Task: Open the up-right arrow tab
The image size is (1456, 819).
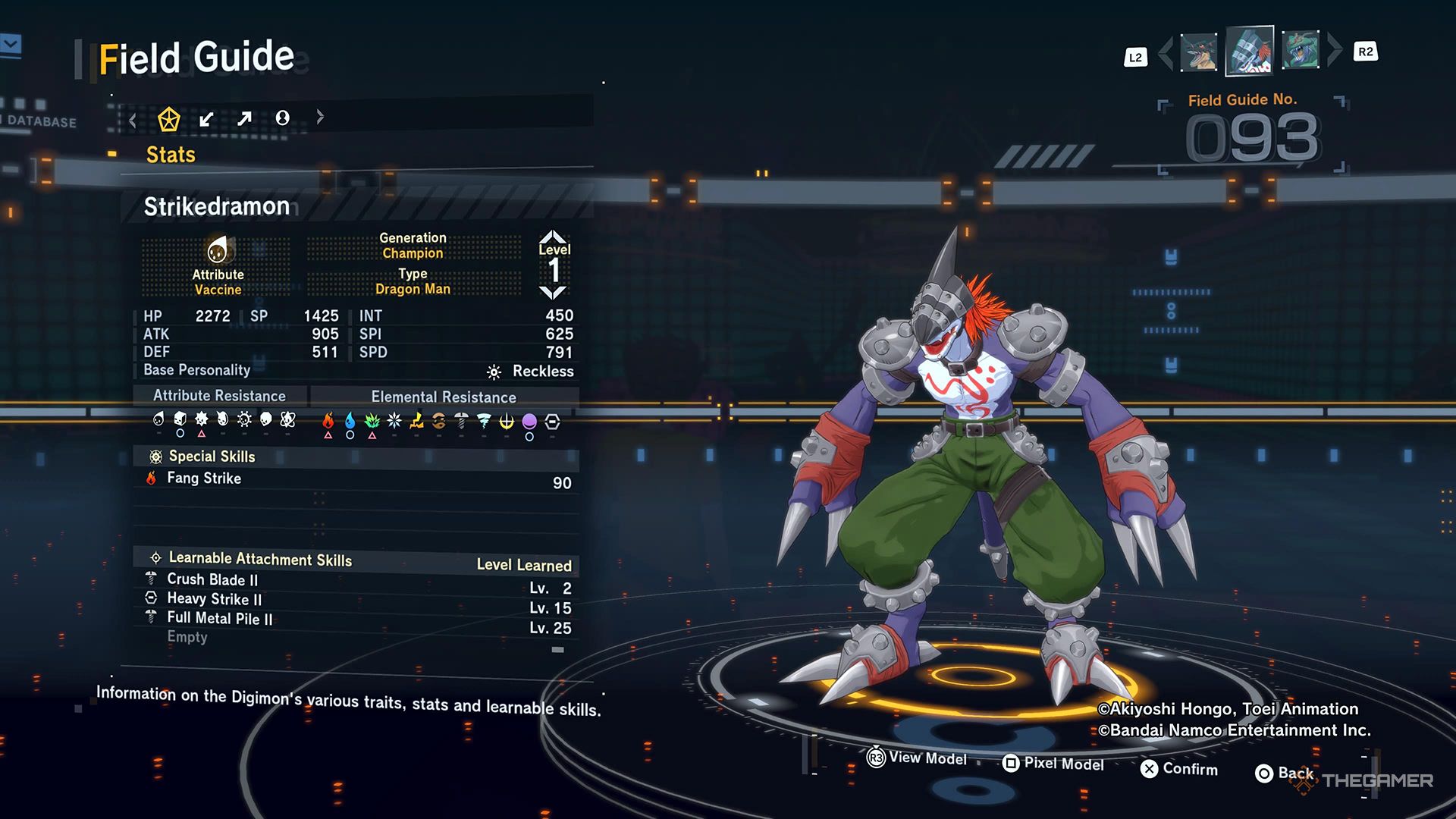Action: coord(244,119)
